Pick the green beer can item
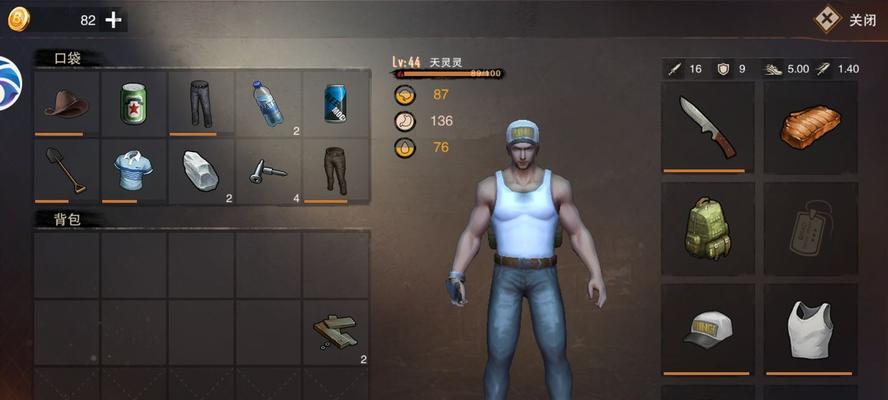The image size is (888, 400). 133,103
